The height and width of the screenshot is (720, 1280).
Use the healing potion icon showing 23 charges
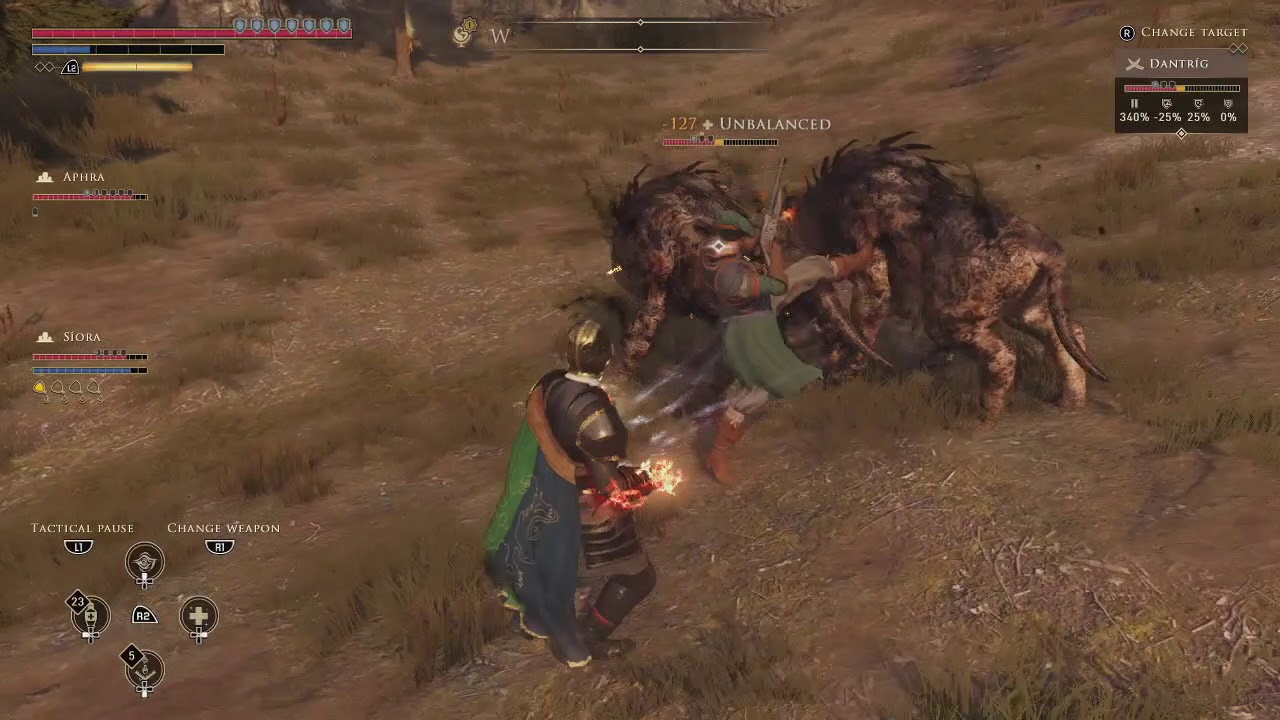[90, 616]
